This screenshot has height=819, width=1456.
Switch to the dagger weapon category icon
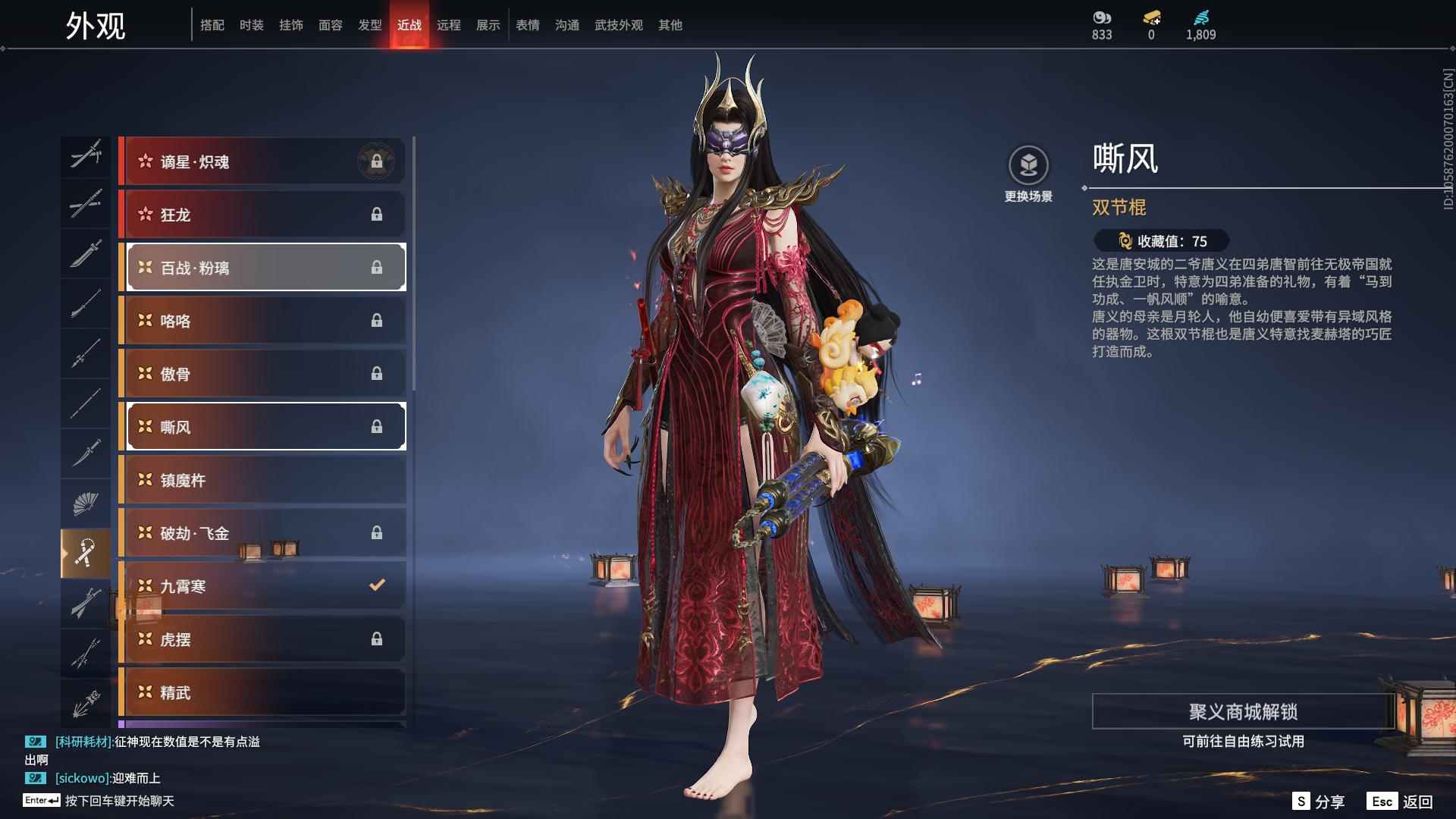86,453
